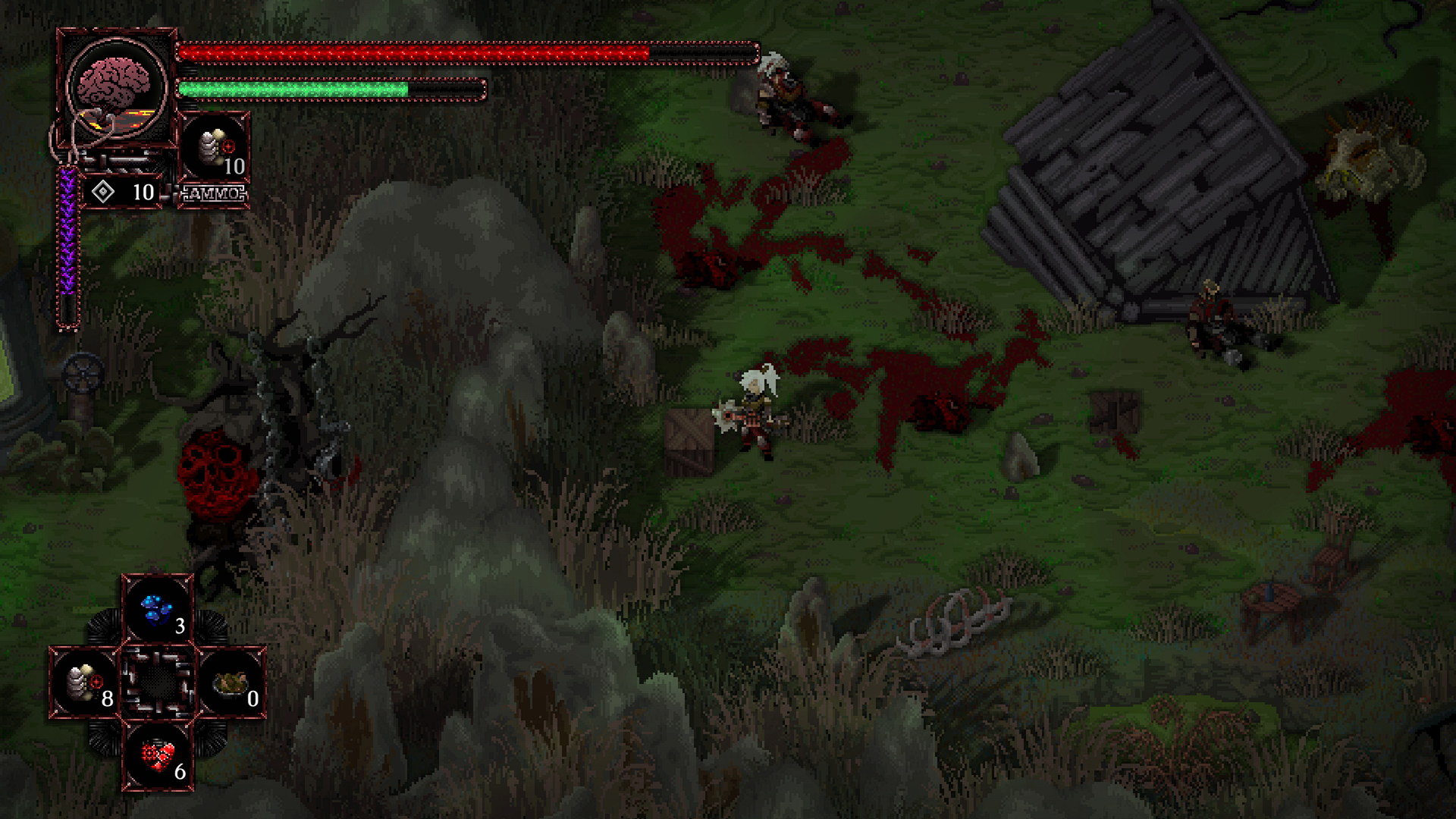Click the brain sanity portrait
1456x819 pixels.
(x=116, y=86)
